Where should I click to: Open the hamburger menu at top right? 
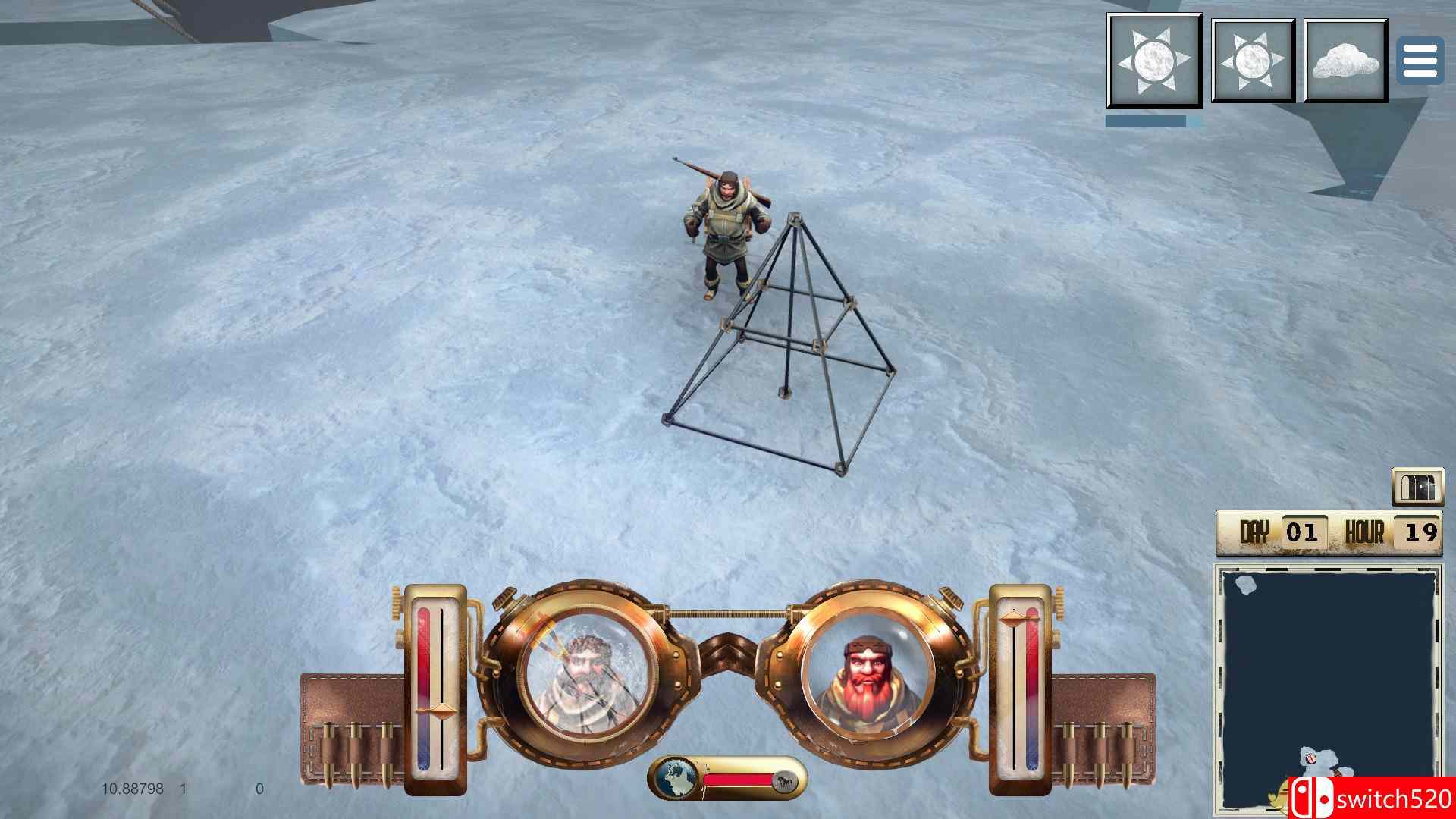pos(1419,61)
